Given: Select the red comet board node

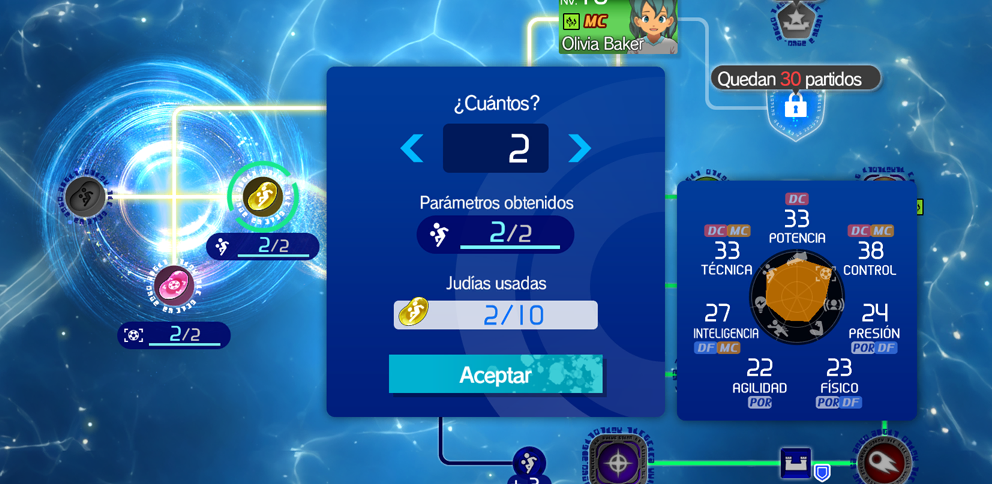Looking at the screenshot, I should [883, 462].
